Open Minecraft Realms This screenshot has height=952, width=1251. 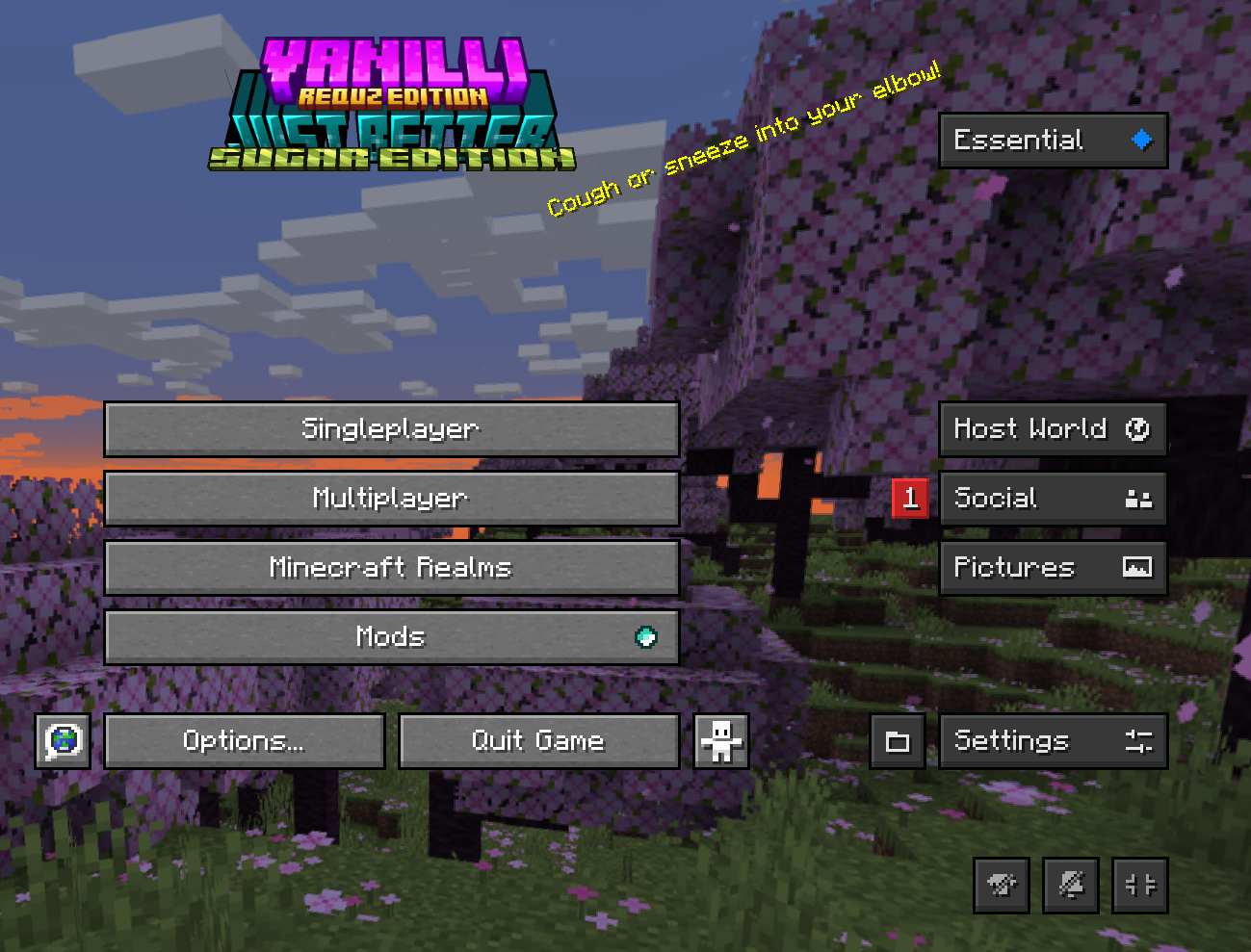tap(391, 567)
